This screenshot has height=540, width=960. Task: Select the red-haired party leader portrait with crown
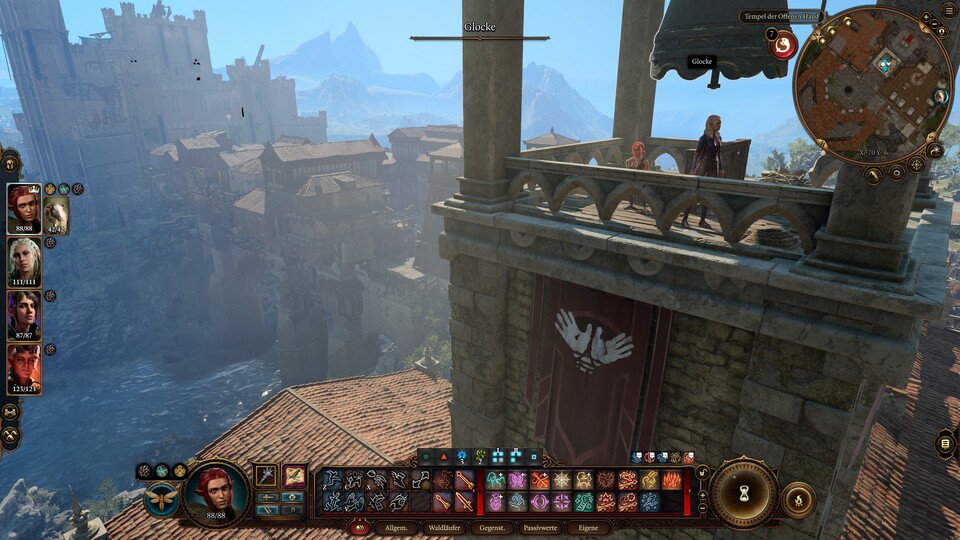[x=23, y=209]
